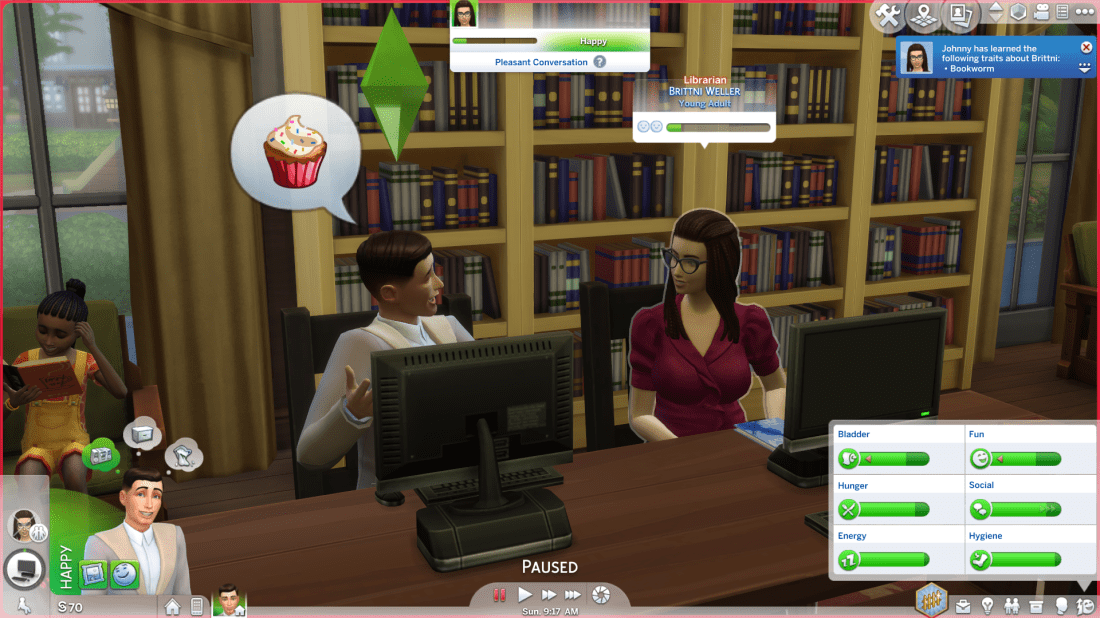The width and height of the screenshot is (1100, 618).
Task: Open camera controls with the video camera icon
Action: pyautogui.click(x=1043, y=13)
